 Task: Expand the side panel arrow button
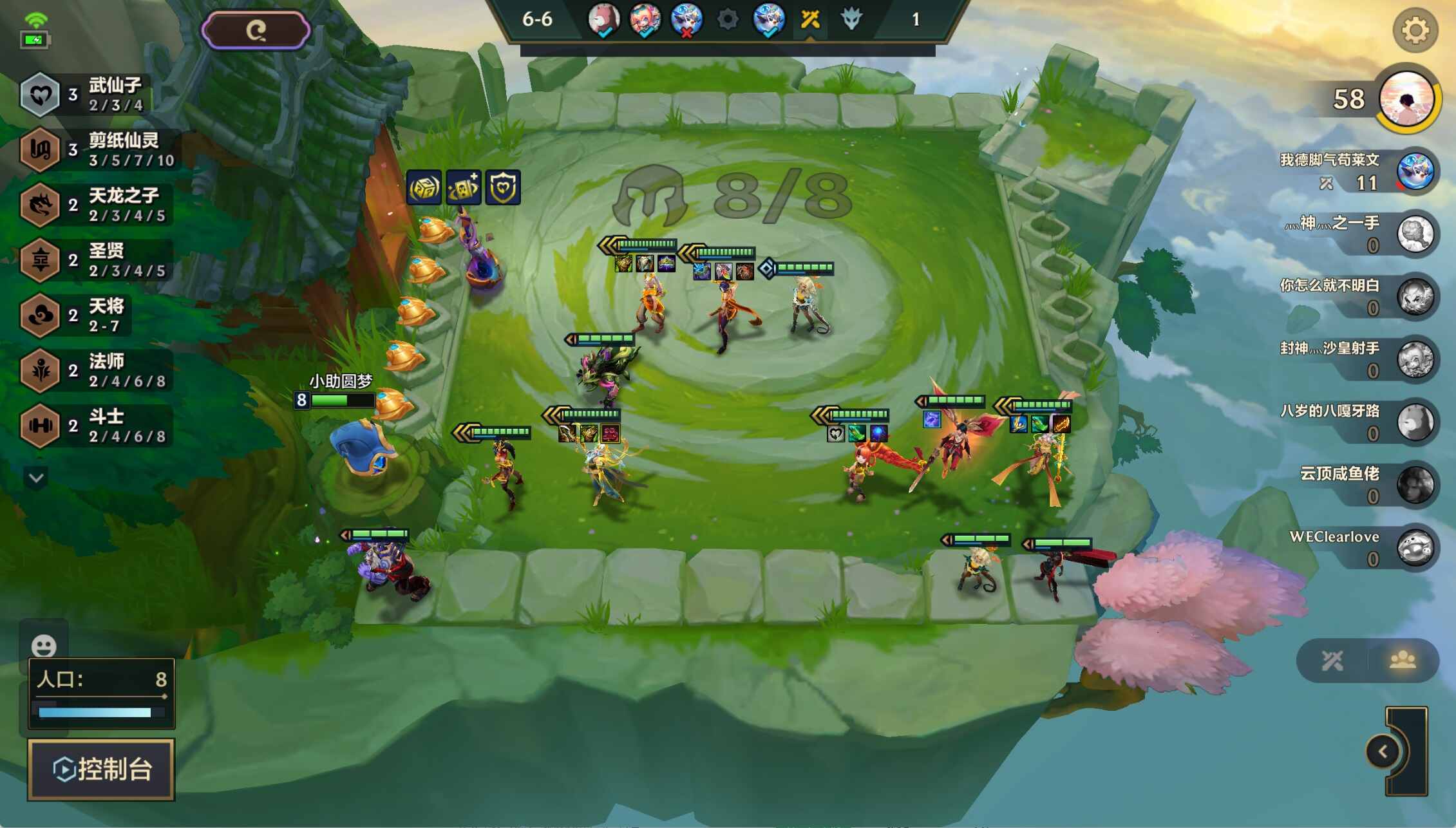pos(1383,751)
